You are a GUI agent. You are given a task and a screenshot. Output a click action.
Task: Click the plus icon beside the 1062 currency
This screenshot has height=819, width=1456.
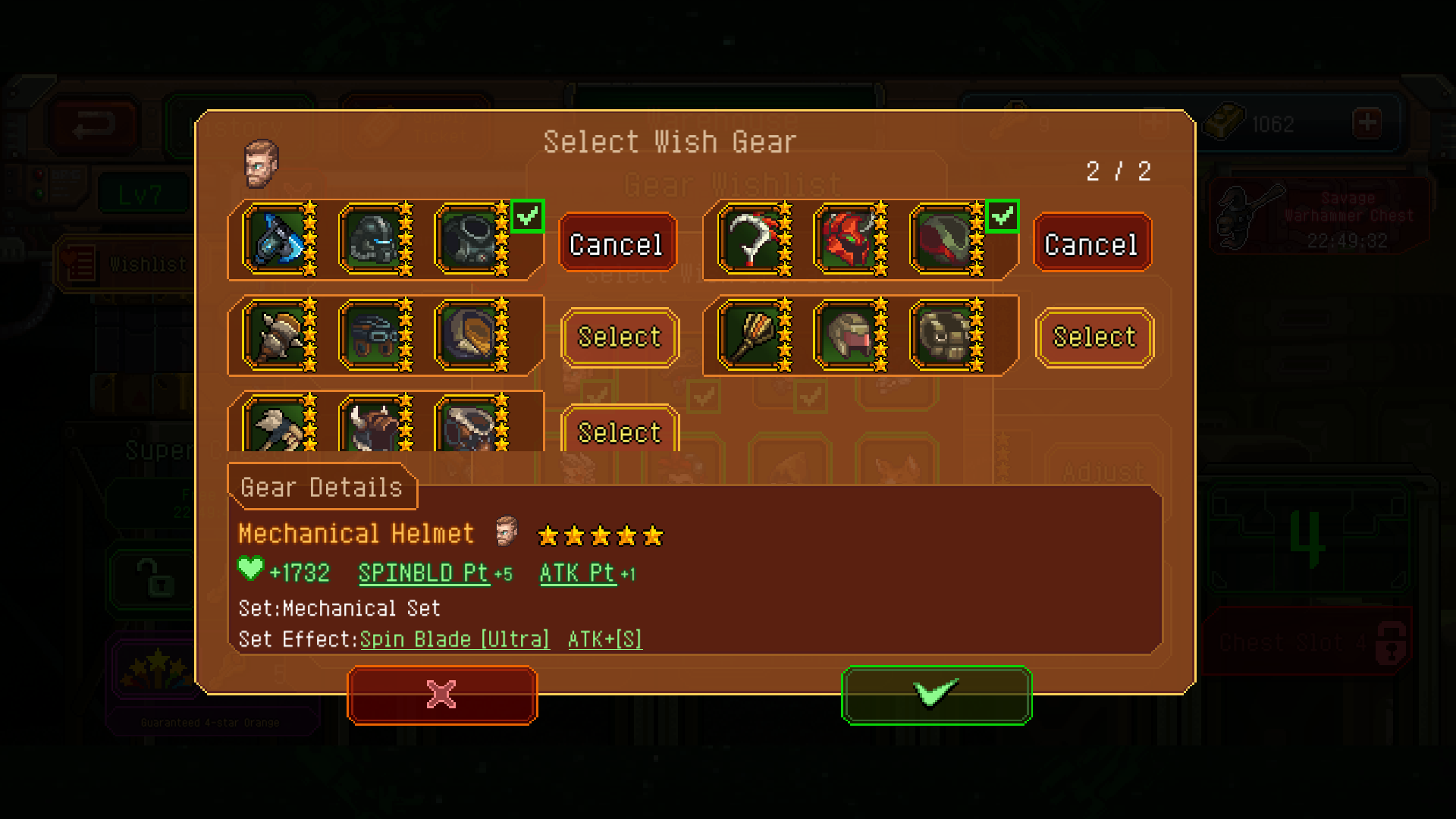point(1367,123)
